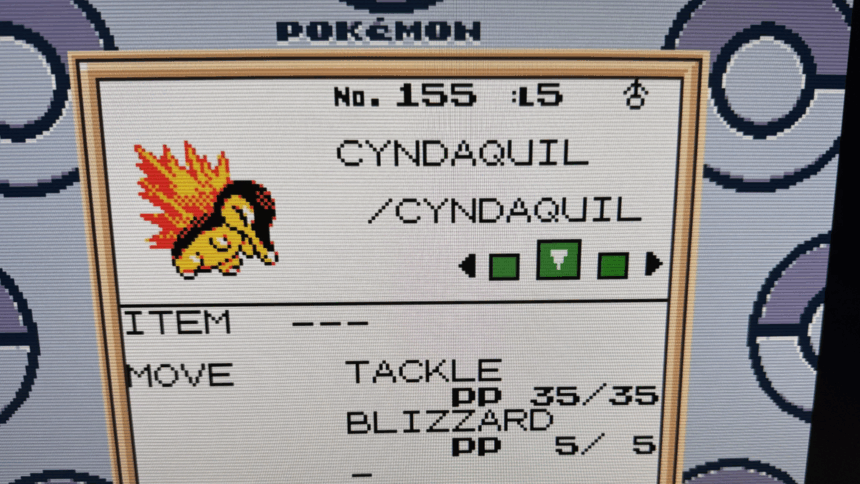The width and height of the screenshot is (860, 484).
Task: Select the highlighted stats page tab
Action: [558, 260]
